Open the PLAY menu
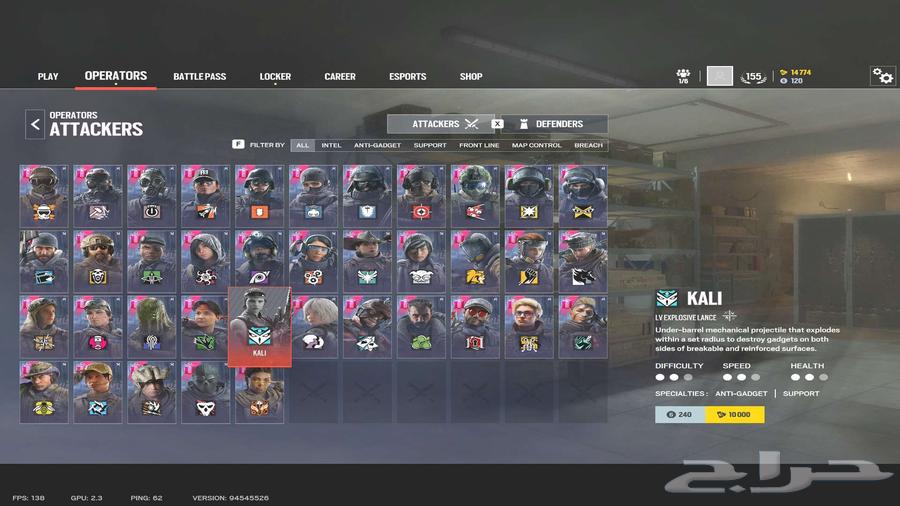 pos(48,76)
